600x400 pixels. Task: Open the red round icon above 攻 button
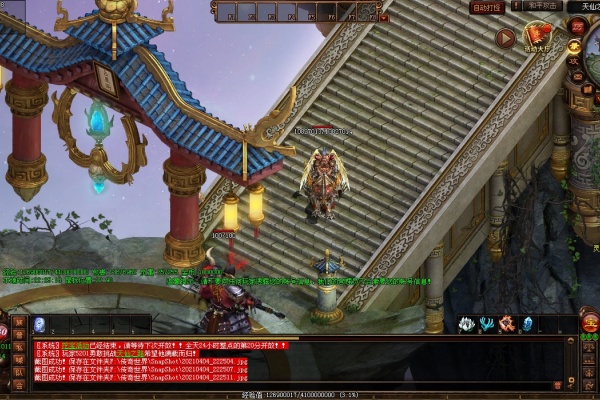576,26
